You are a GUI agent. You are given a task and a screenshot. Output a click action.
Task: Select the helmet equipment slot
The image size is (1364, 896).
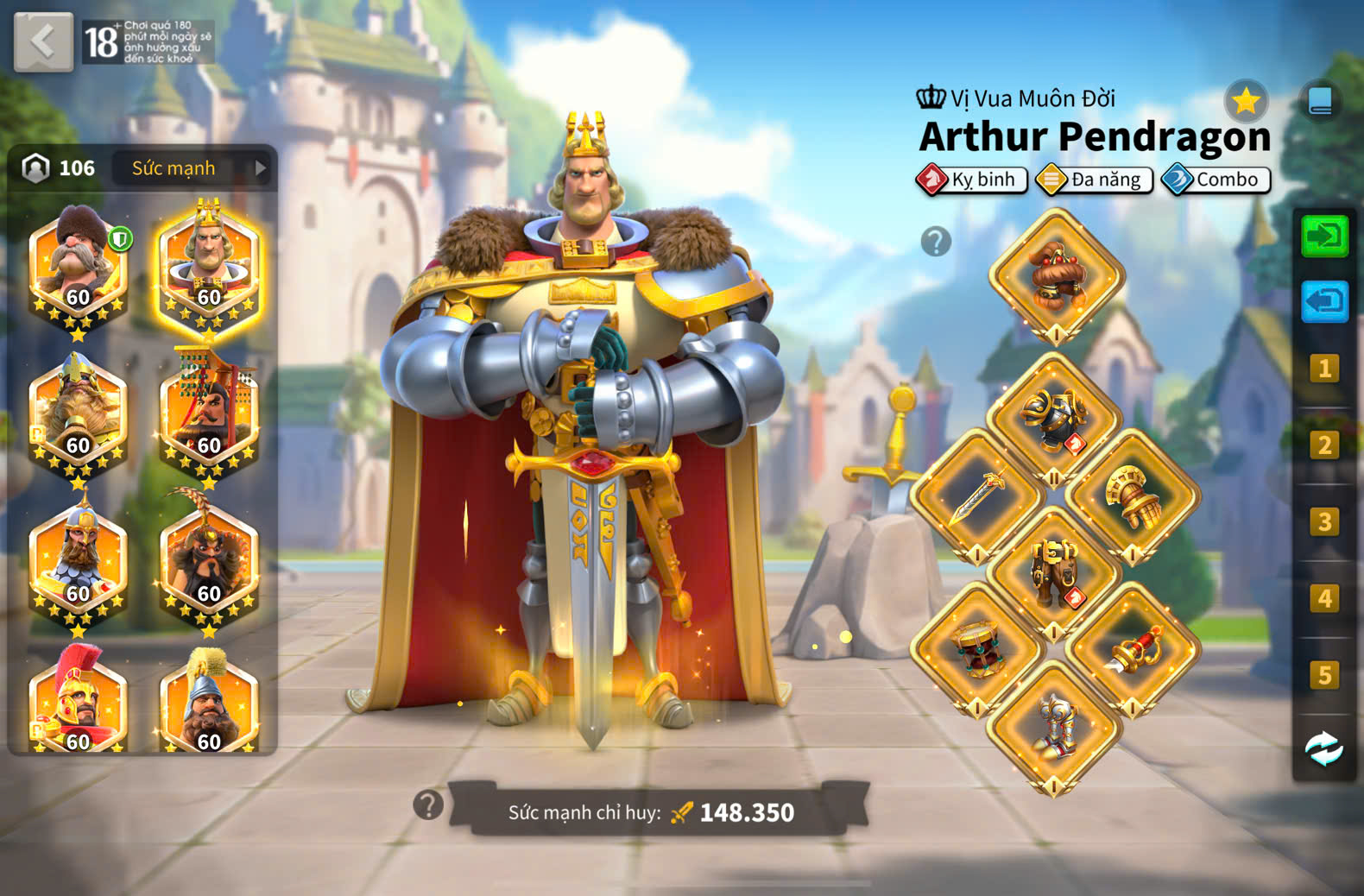[1056, 276]
